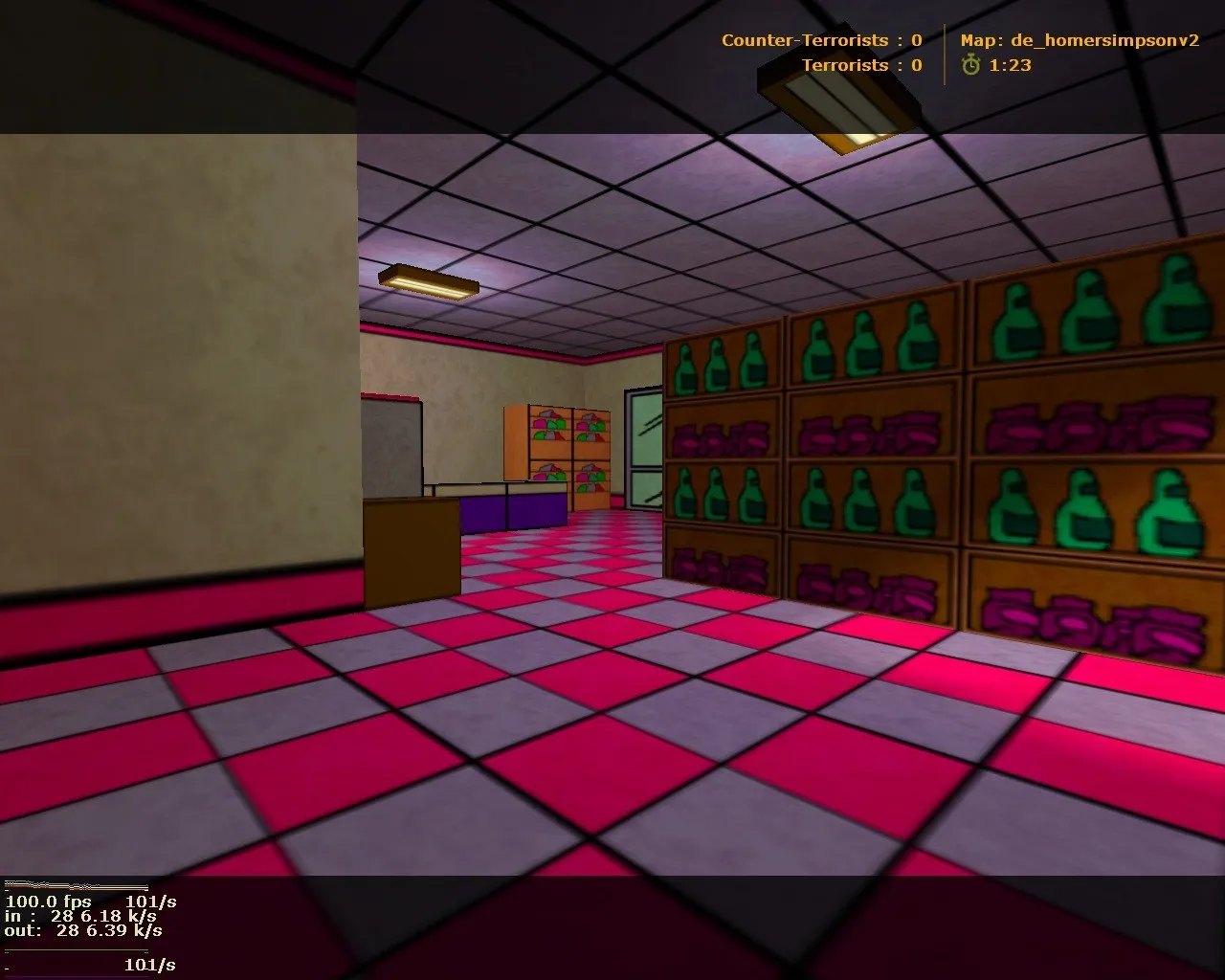Select the smaller ceiling lamp on the left
Image resolution: width=1225 pixels, height=980 pixels.
click(x=431, y=279)
